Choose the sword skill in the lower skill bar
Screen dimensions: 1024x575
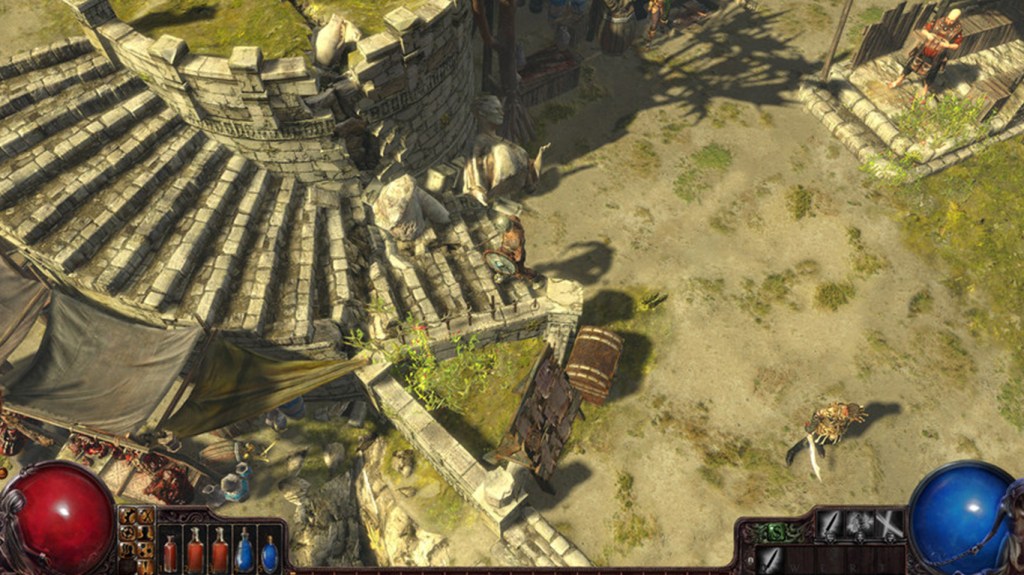coord(770,558)
